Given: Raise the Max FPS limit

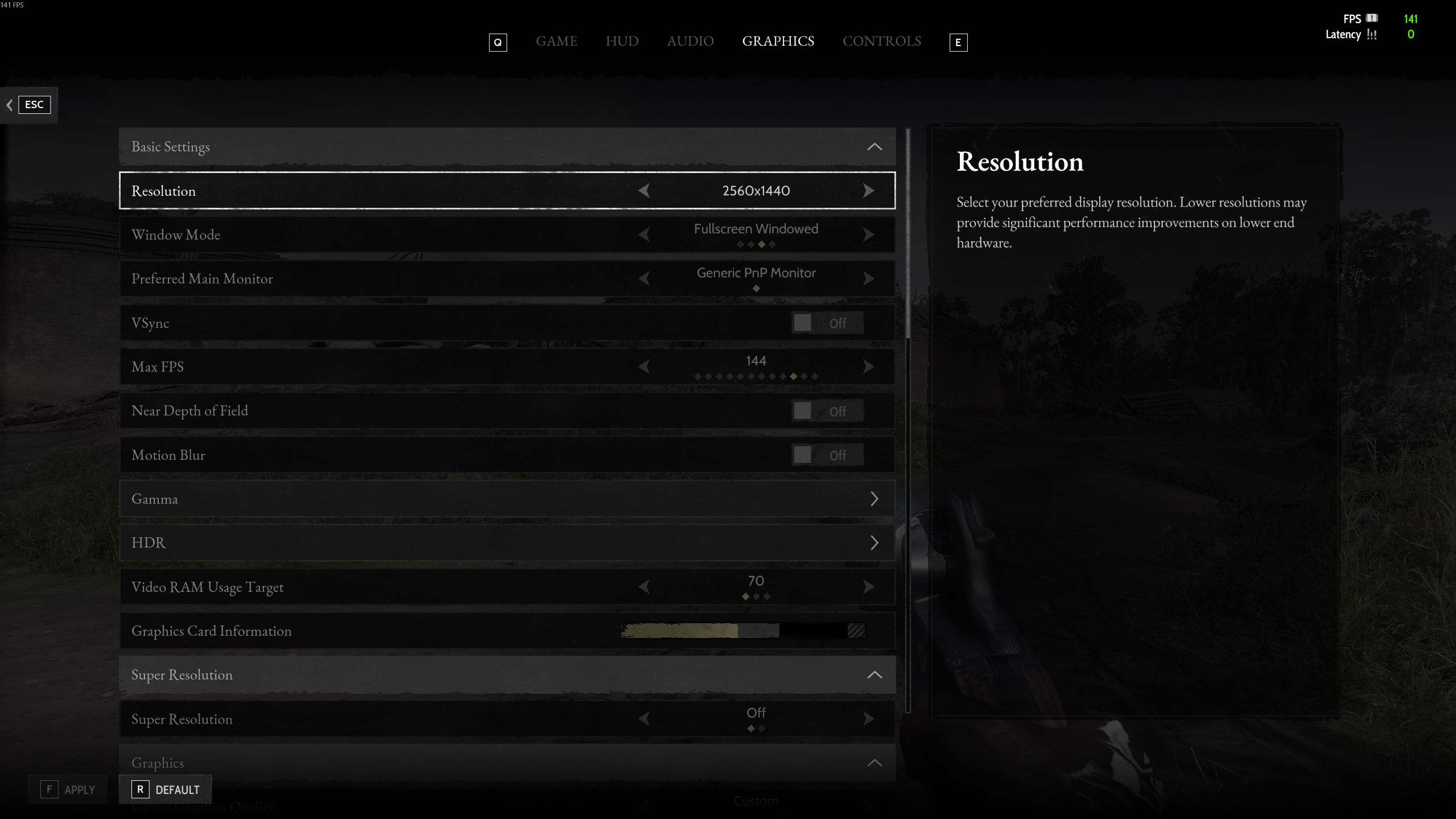Looking at the screenshot, I should coord(868,367).
